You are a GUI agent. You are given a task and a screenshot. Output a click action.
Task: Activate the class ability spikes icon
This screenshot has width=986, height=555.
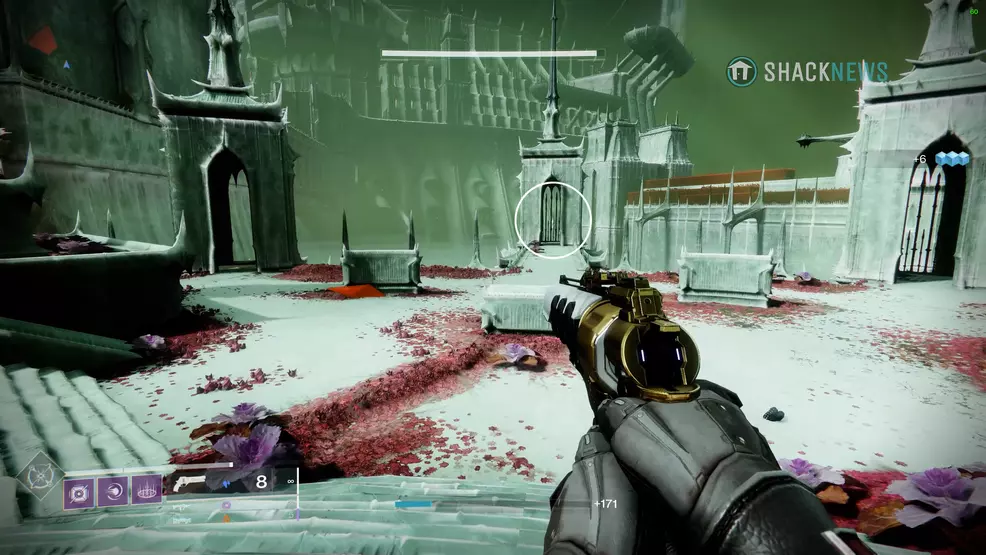146,491
